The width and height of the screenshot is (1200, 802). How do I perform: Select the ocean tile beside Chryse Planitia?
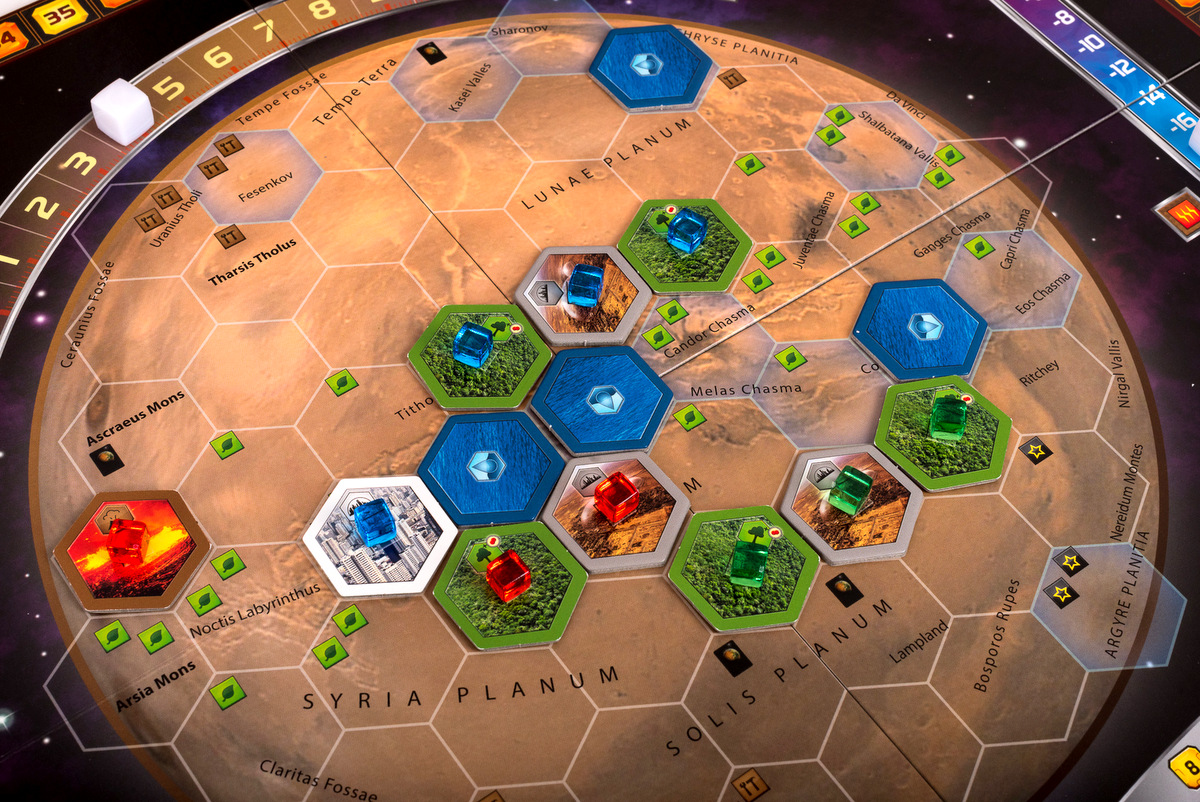(650, 64)
